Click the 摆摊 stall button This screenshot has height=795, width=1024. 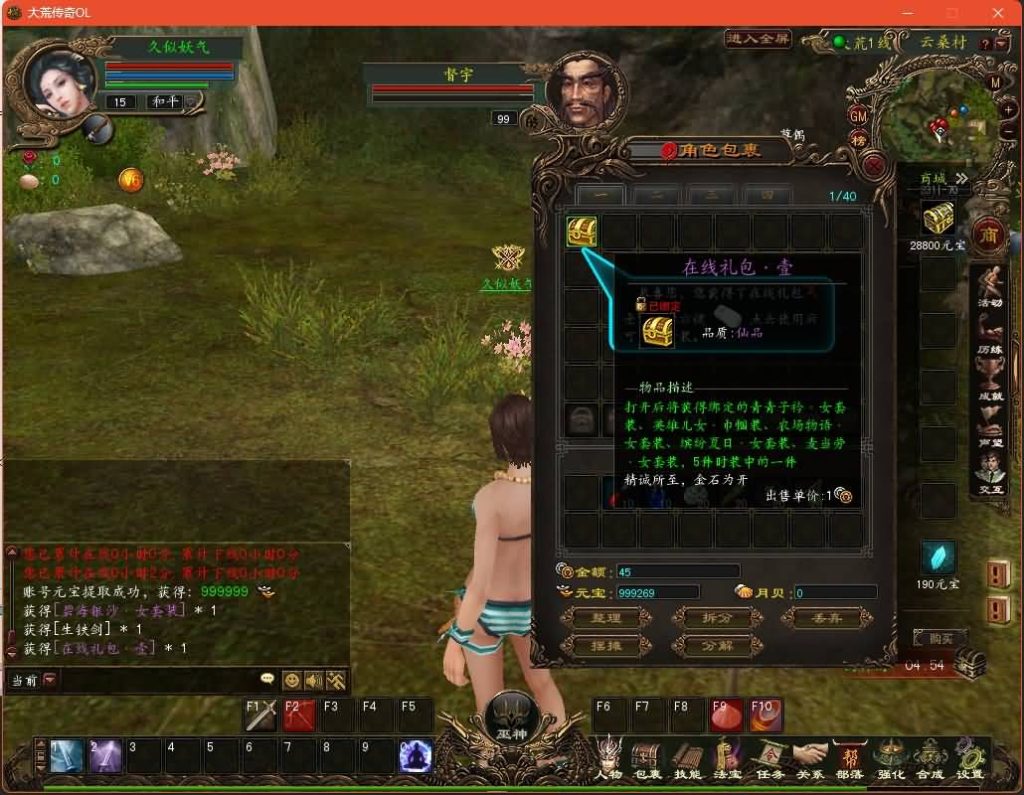point(606,646)
